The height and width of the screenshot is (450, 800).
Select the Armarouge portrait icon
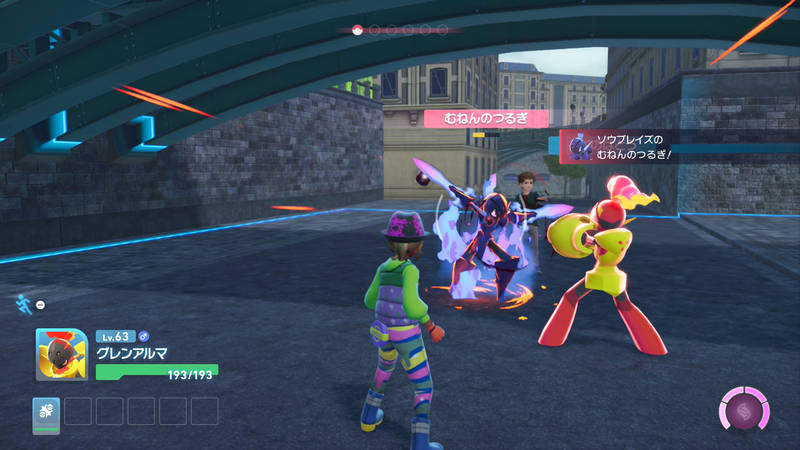click(62, 355)
